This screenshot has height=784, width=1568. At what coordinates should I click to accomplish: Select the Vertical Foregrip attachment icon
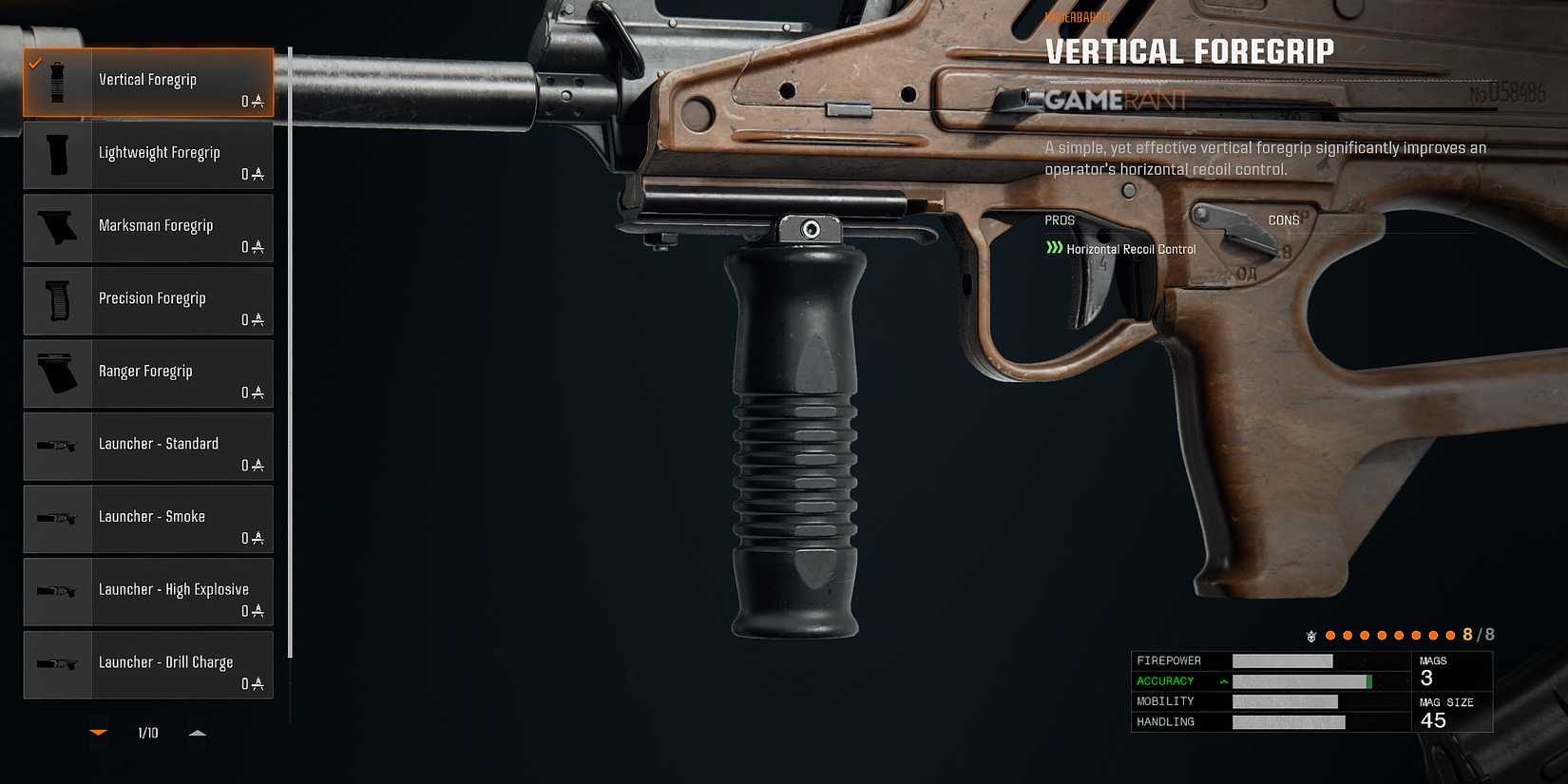[x=57, y=81]
